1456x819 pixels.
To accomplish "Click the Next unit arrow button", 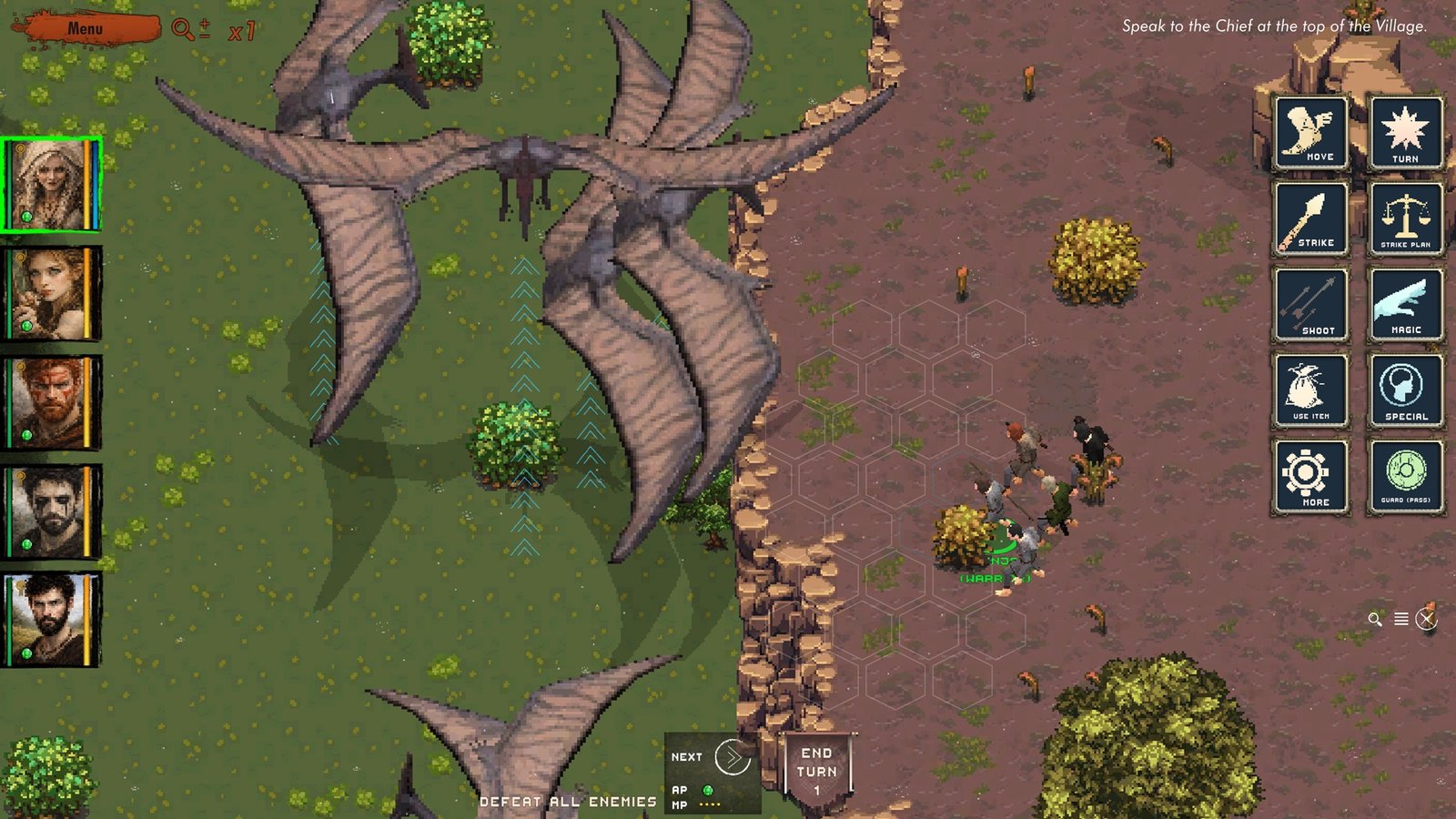I will coord(732,757).
